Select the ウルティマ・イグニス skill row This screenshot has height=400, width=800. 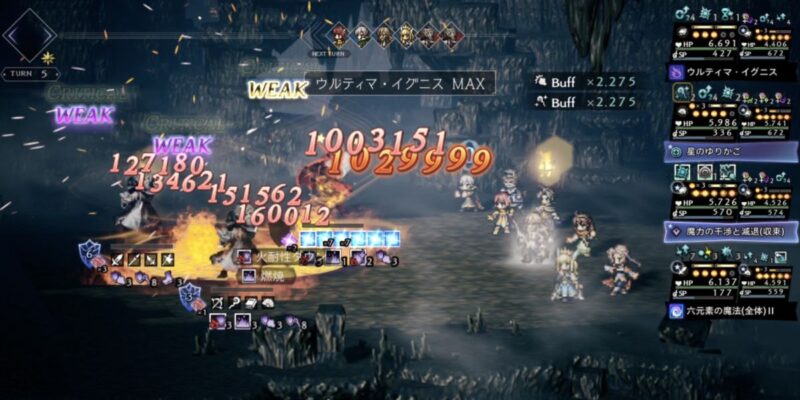click(x=730, y=73)
